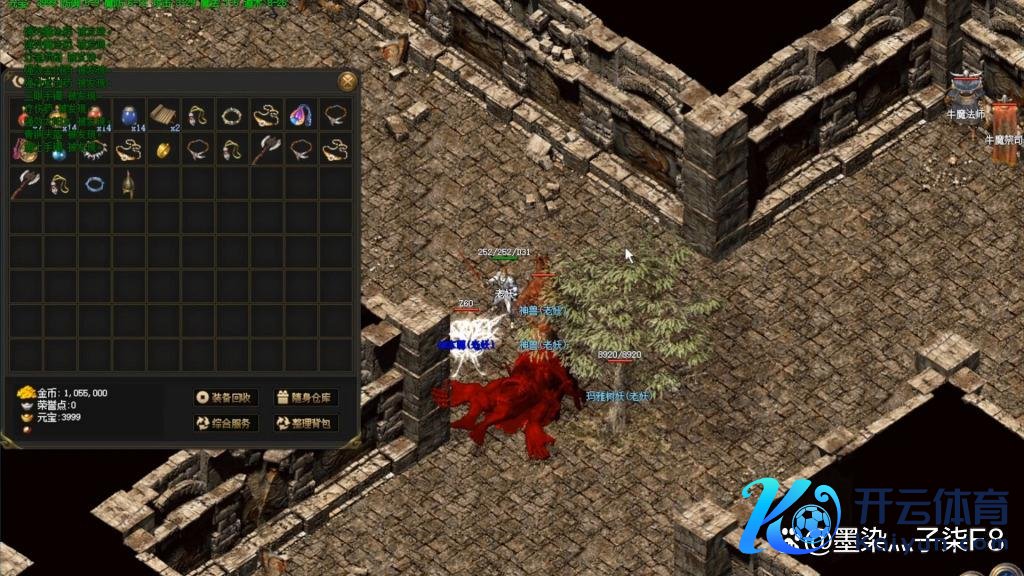Sort the bag with 整理背包
This screenshot has width=1024, height=576.
(x=306, y=423)
